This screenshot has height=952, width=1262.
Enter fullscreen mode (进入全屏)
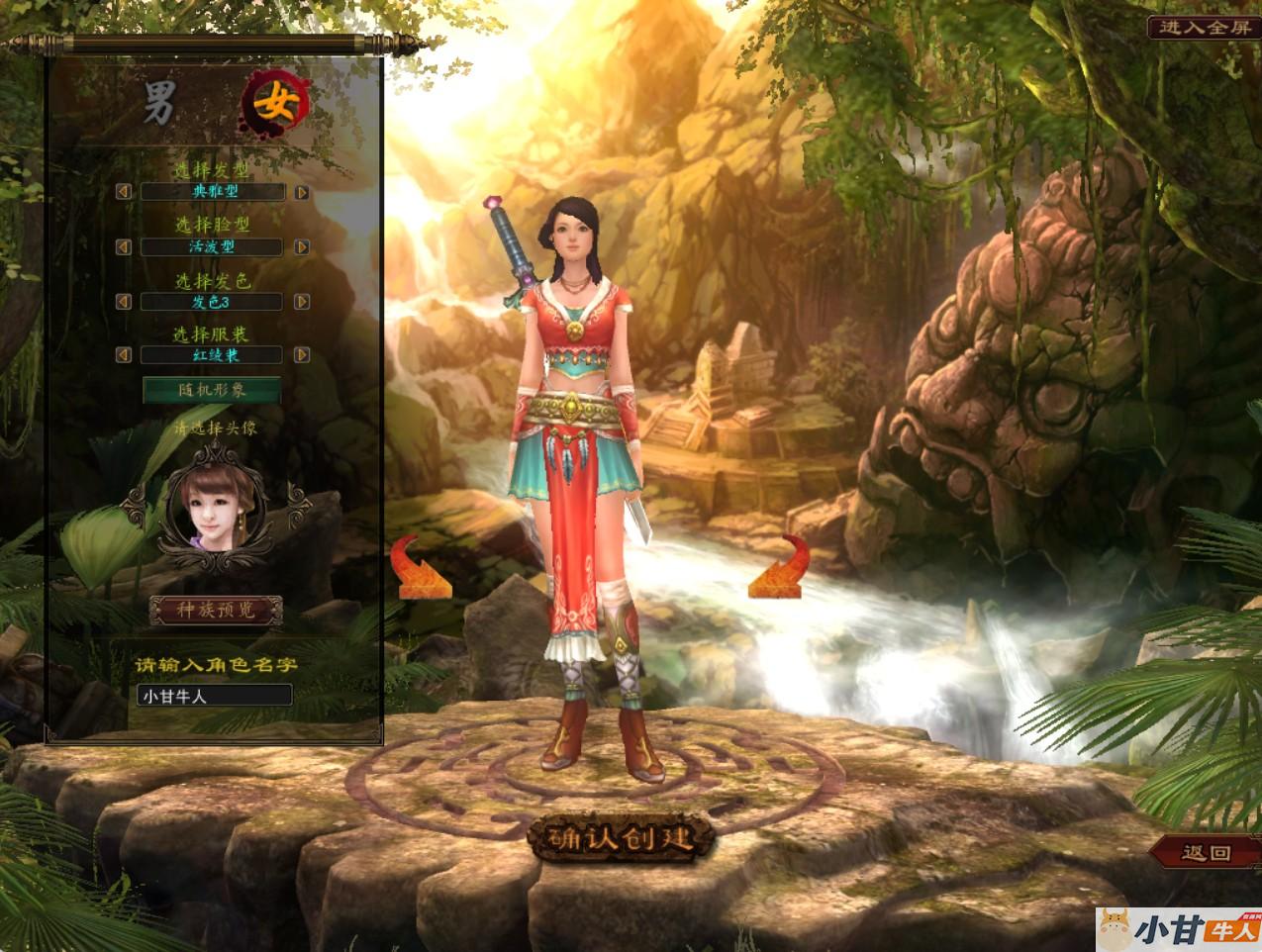click(x=1204, y=28)
